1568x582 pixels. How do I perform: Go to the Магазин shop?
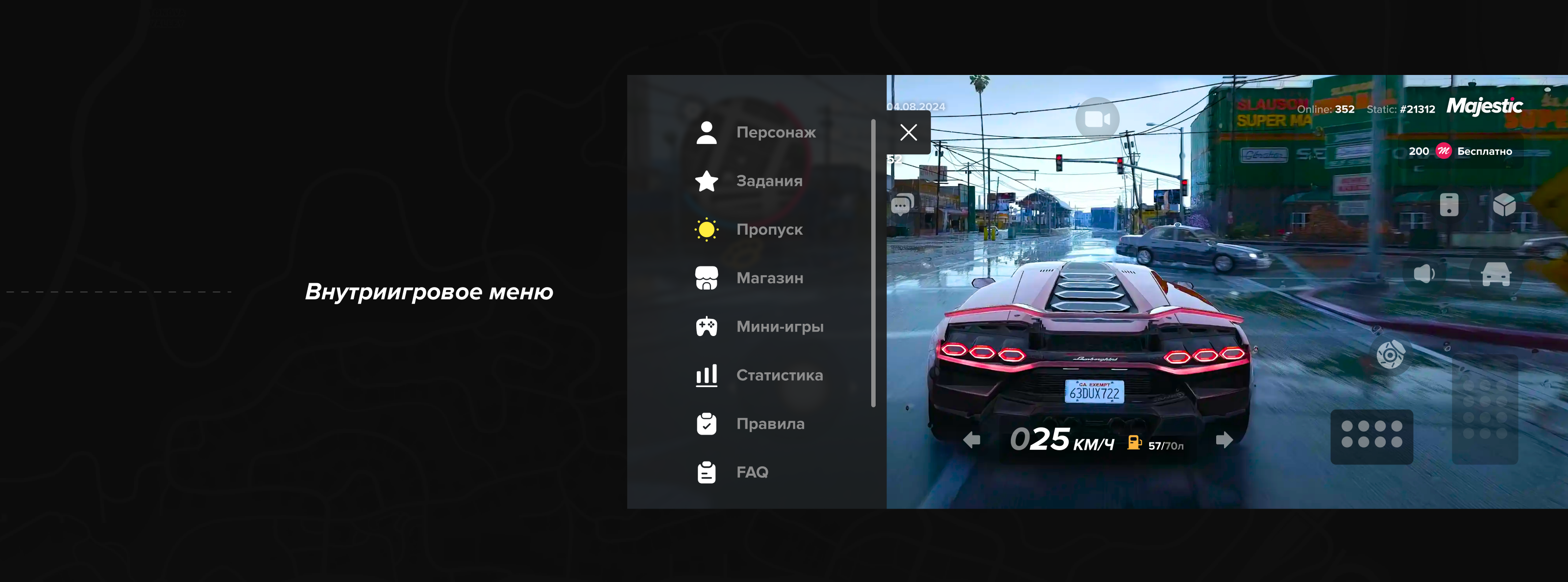pos(769,278)
